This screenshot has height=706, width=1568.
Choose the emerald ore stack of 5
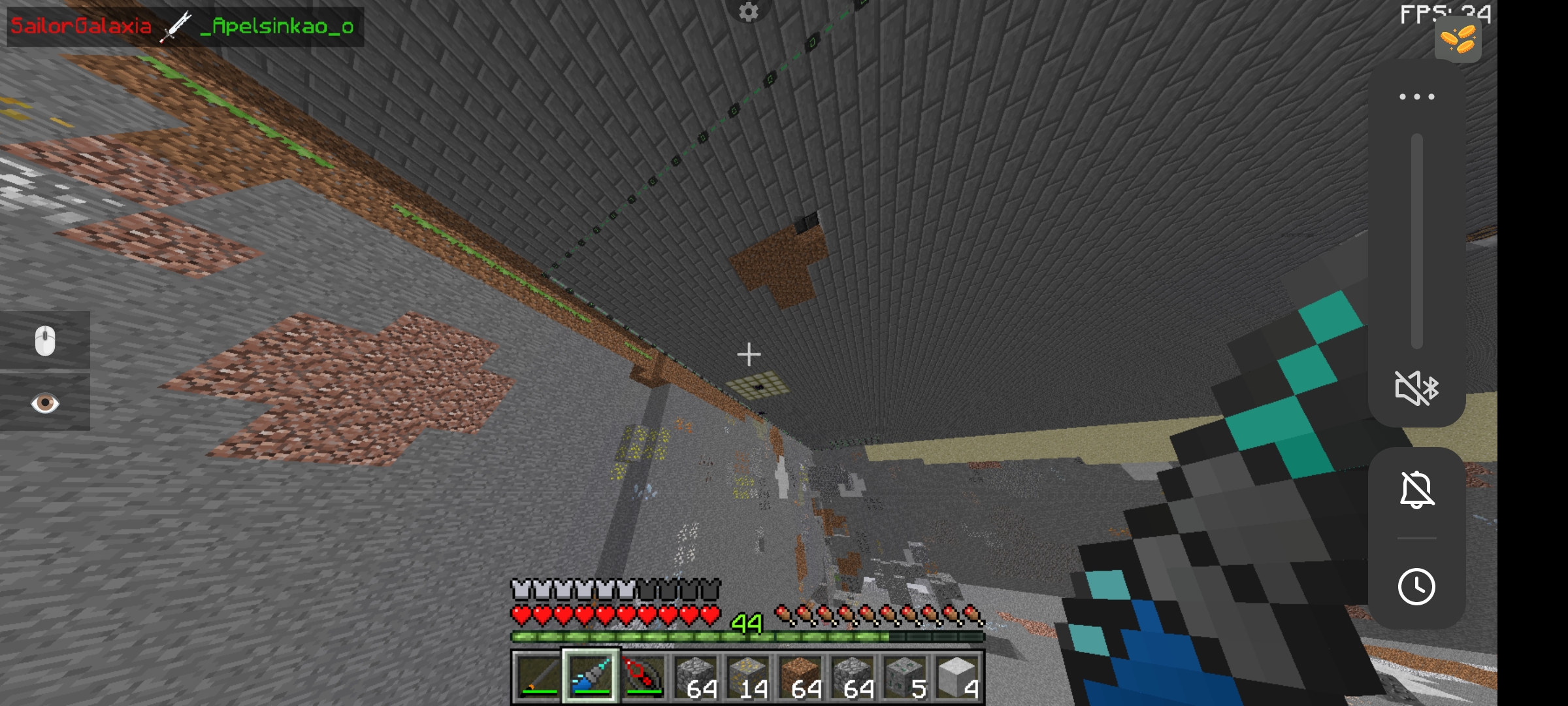pos(906,676)
